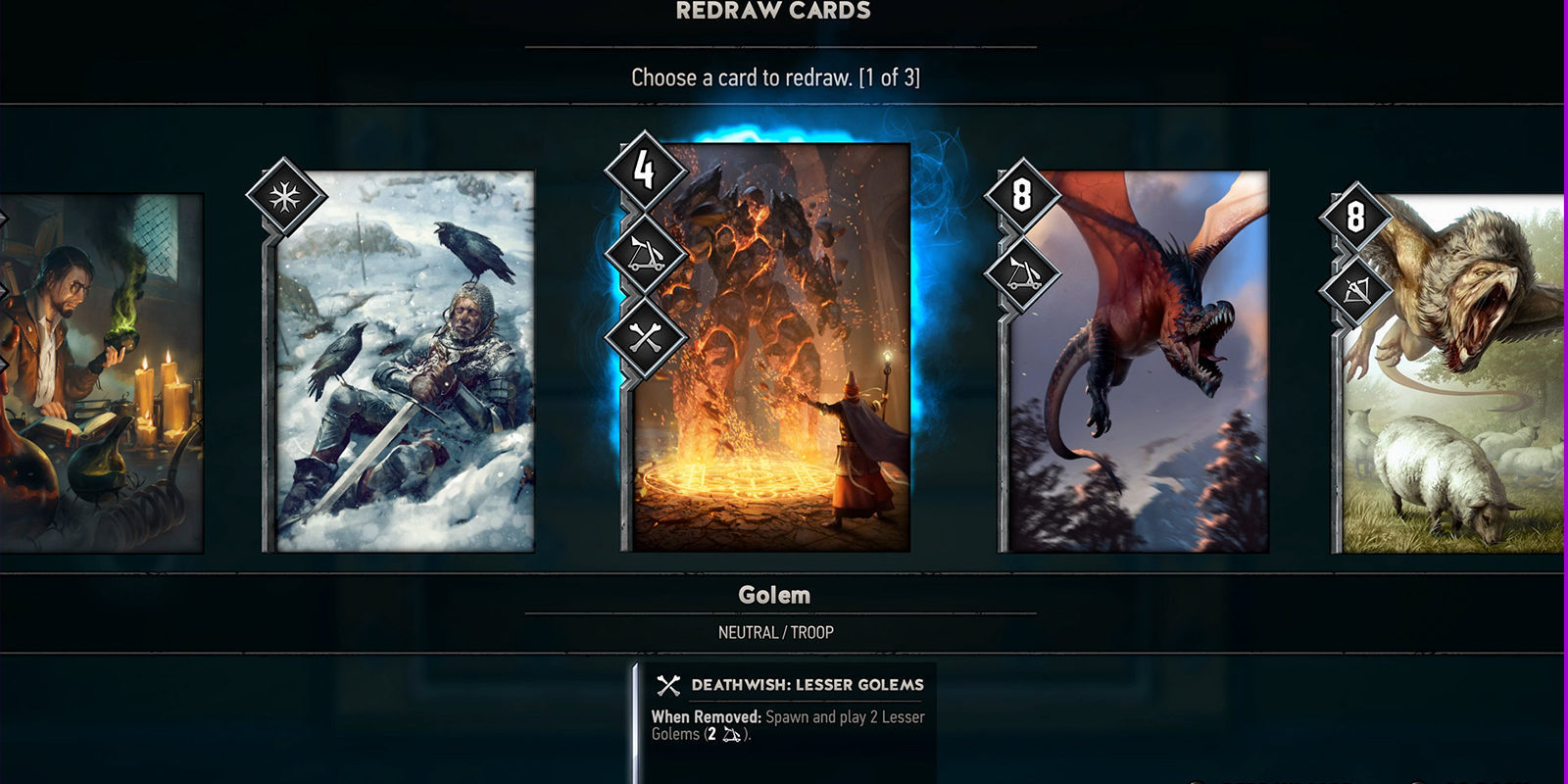The image size is (1568, 784).
Task: Click the power 8 diamond on the rightmost beast card
Action: click(x=1355, y=216)
